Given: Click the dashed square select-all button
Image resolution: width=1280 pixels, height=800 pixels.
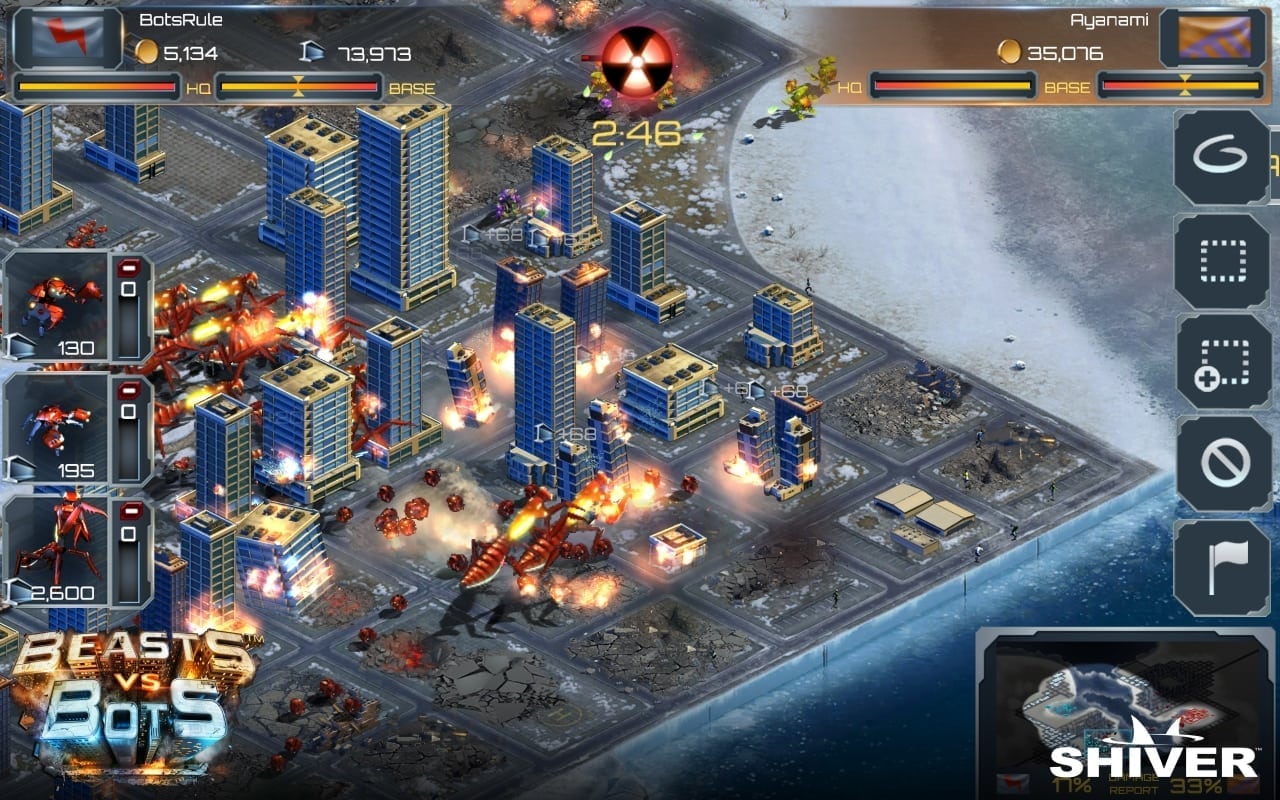Looking at the screenshot, I should [1220, 260].
